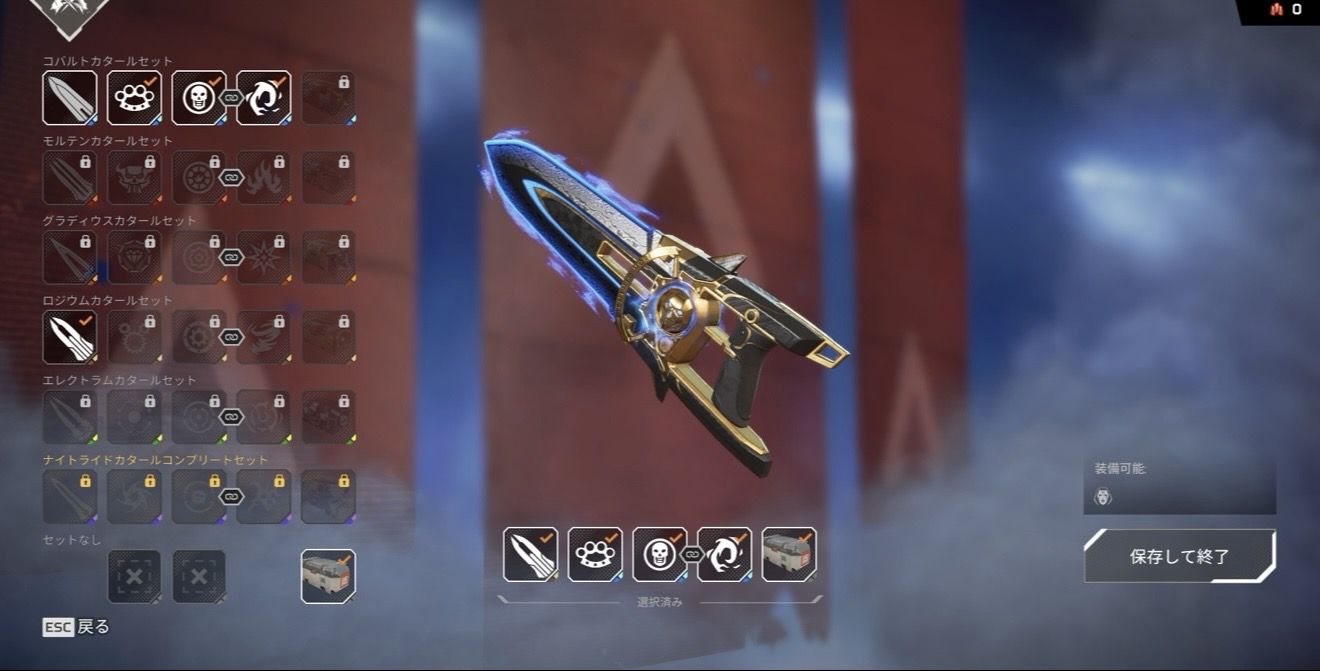The height and width of the screenshot is (671, 1320).
Task: Click the locked crate in the Cobalt set row
Action: pos(328,98)
